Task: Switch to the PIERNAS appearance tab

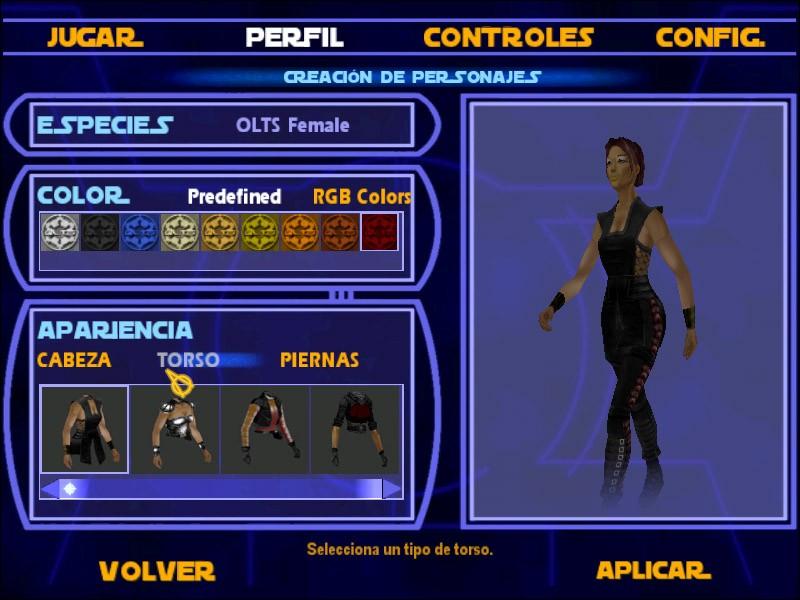Action: [319, 360]
